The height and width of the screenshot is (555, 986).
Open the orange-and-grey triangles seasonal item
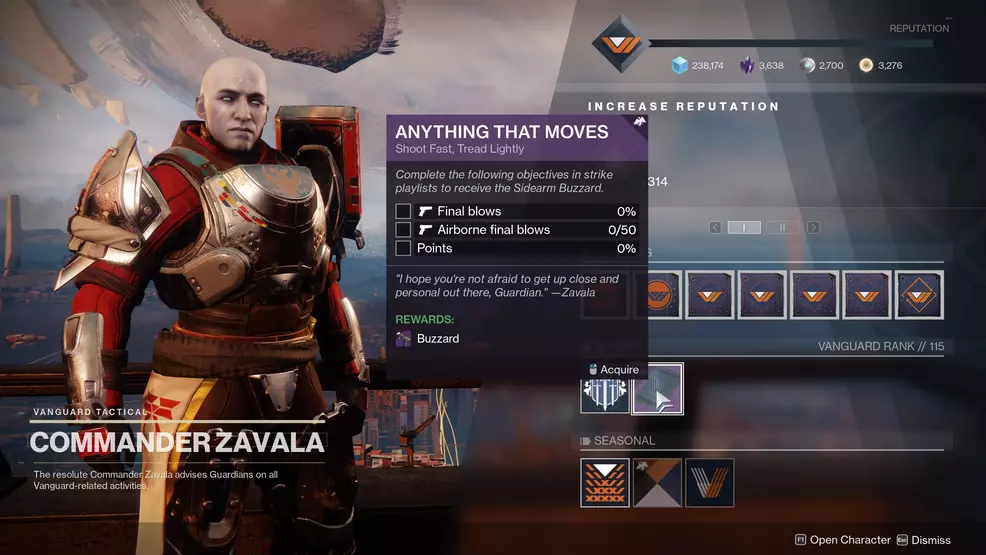658,483
